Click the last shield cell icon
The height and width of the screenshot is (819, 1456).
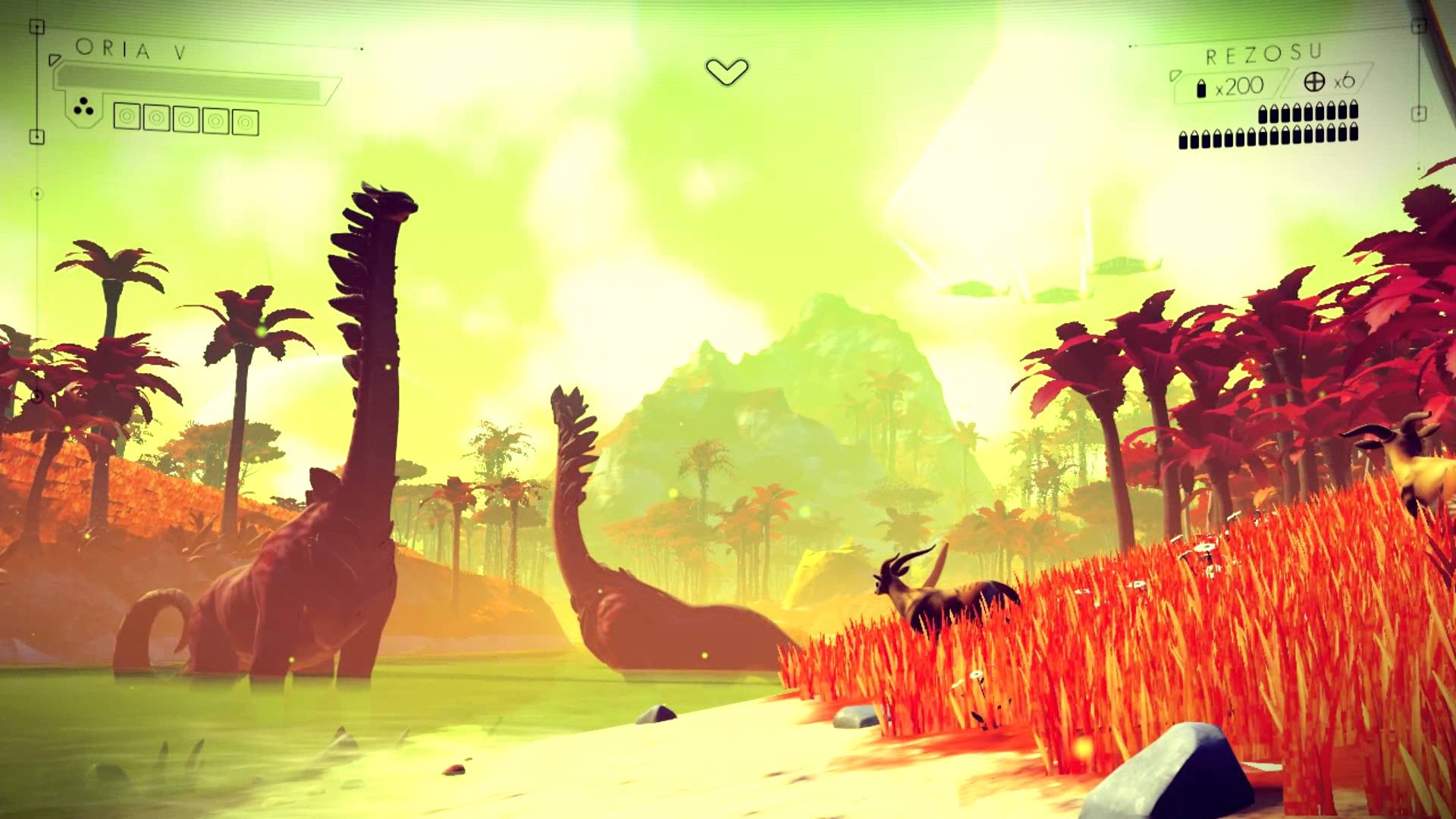pyautogui.click(x=246, y=122)
